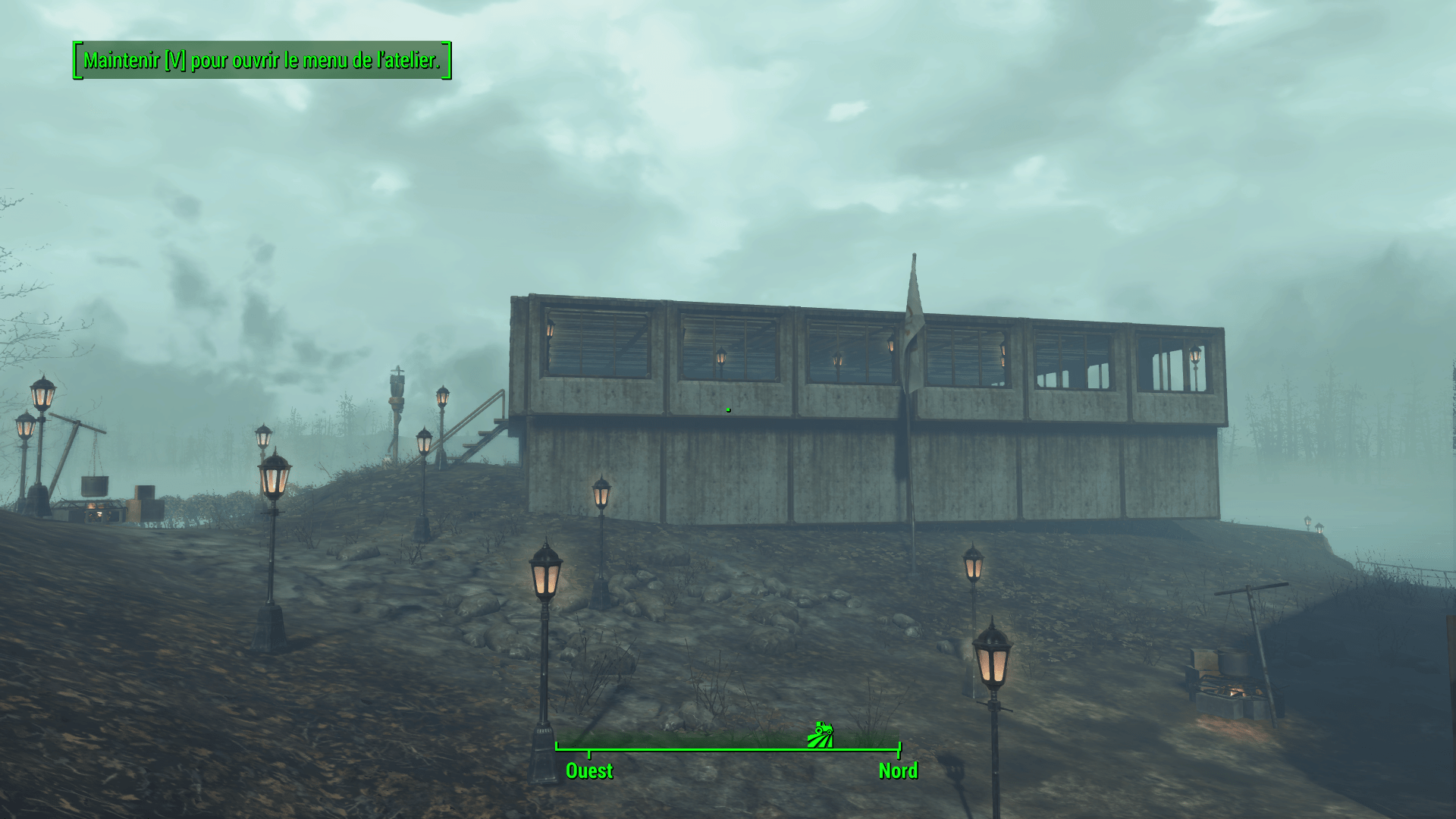The width and height of the screenshot is (1456, 819).
Task: Click the settlement marker on the compass
Action: click(820, 735)
